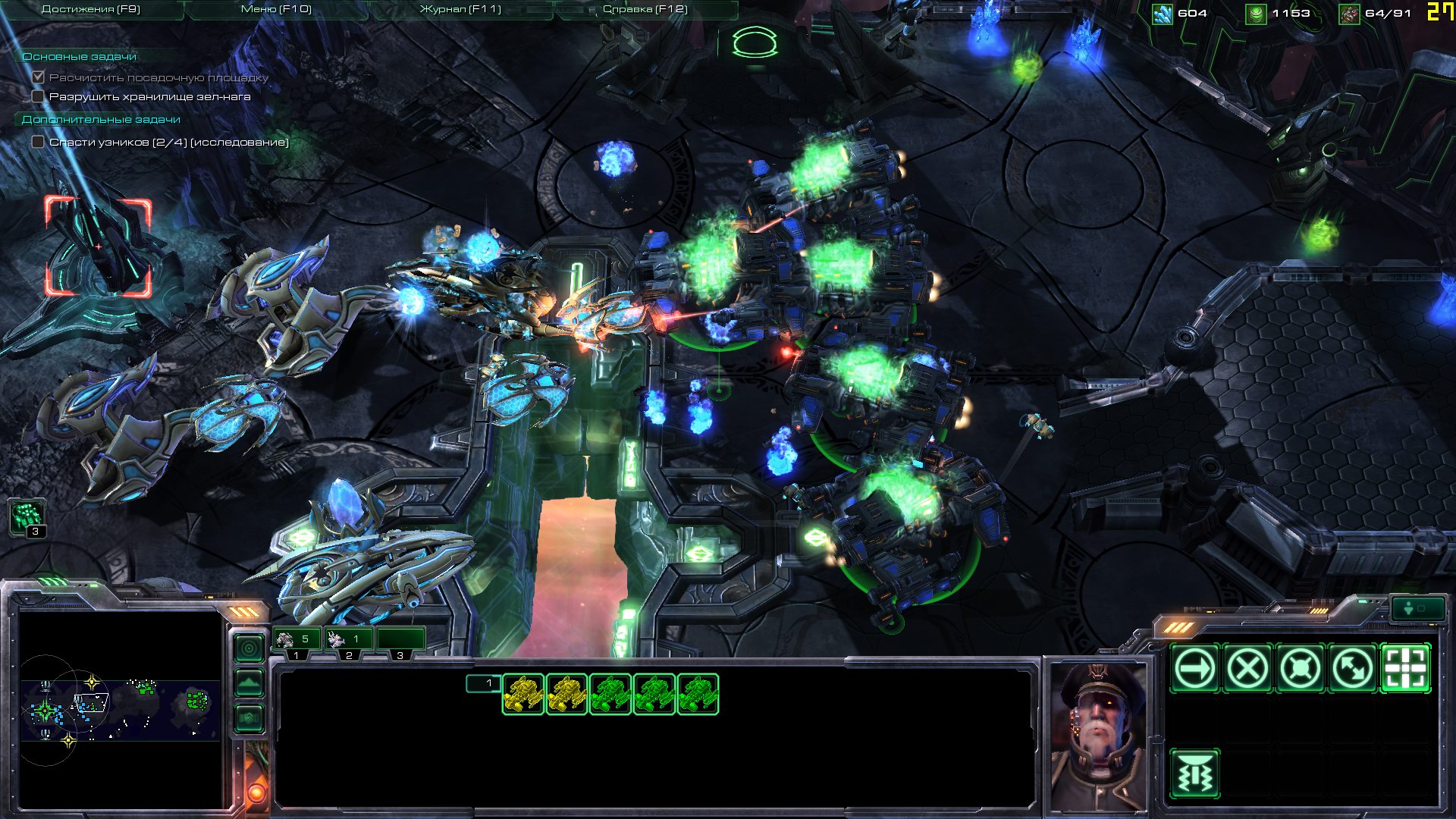This screenshot has width=1456, height=819.
Task: Activate the Attack command crosshair icon
Action: pyautogui.click(x=1405, y=669)
